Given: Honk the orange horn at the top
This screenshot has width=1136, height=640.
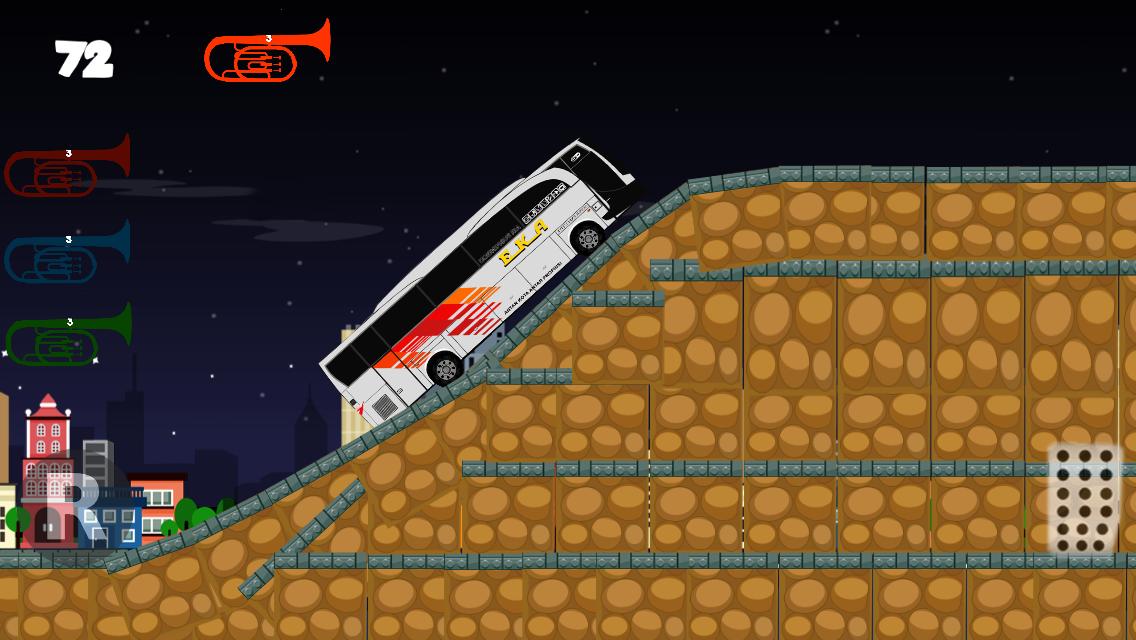Looking at the screenshot, I should point(266,52).
